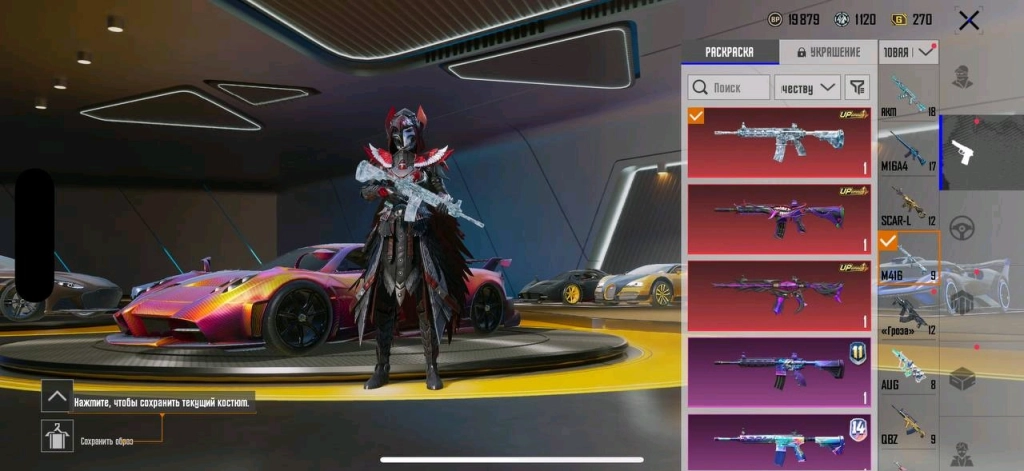Save the current outfit with hanger icon
1024x471 pixels.
56,436
